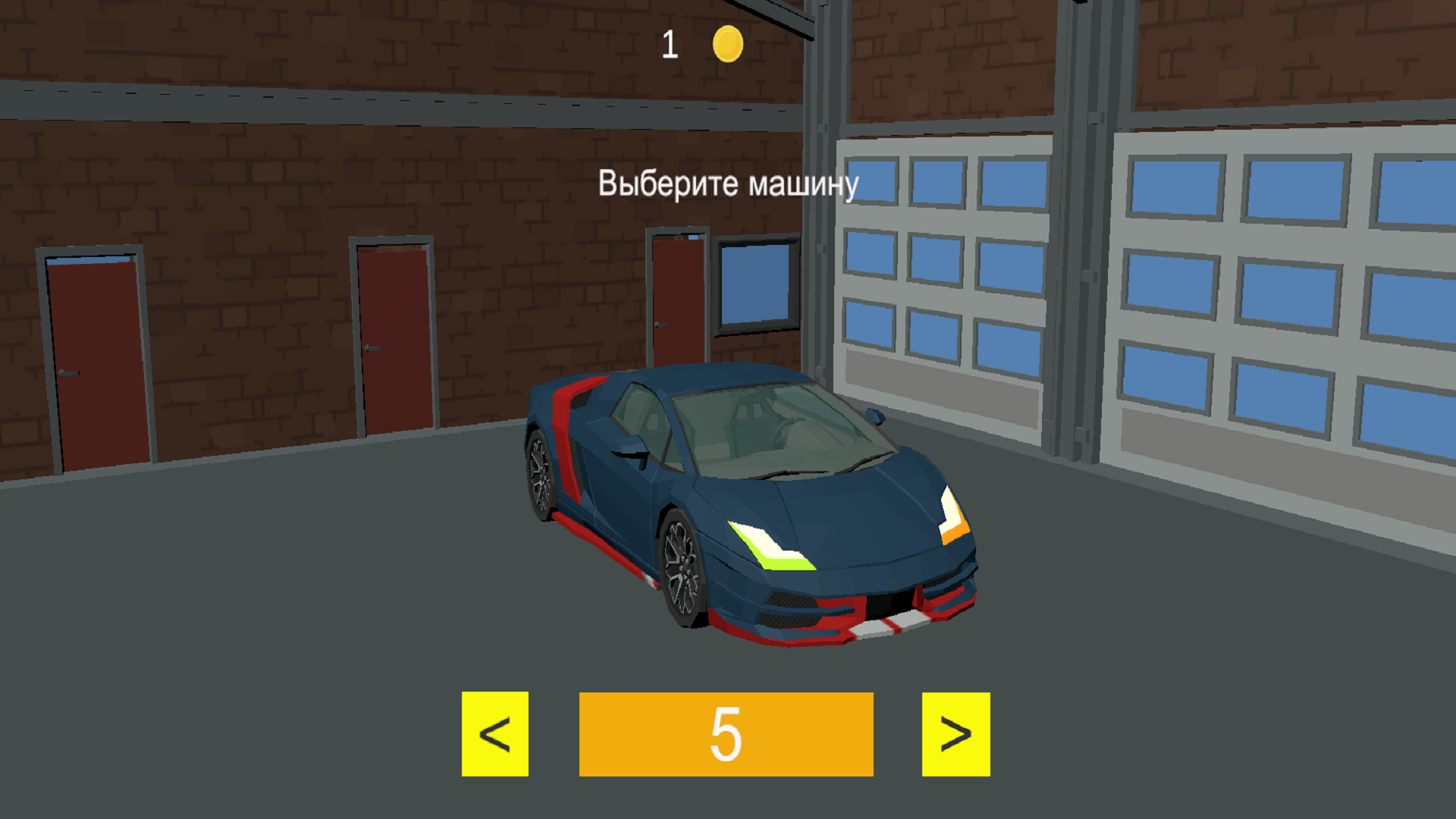Click the car's orange right headlight
1456x819 pixels.
[x=954, y=531]
